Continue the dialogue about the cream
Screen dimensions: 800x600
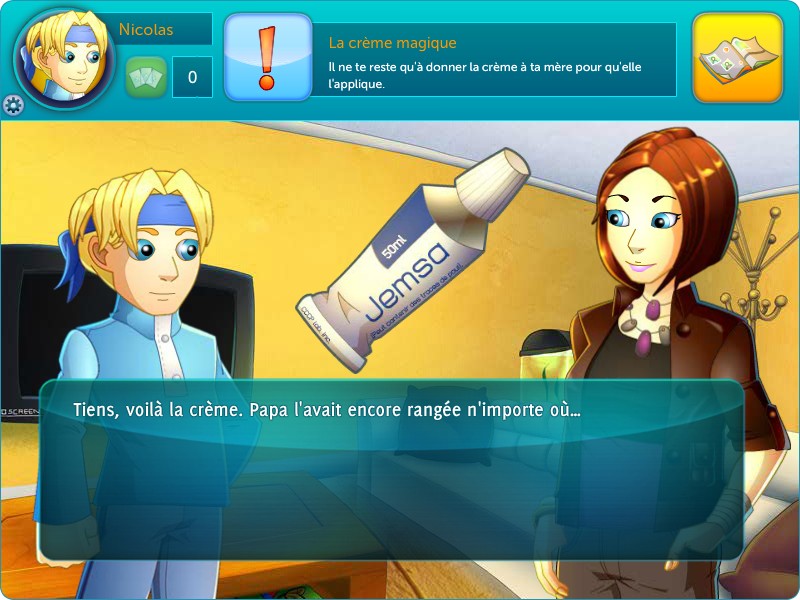390,468
